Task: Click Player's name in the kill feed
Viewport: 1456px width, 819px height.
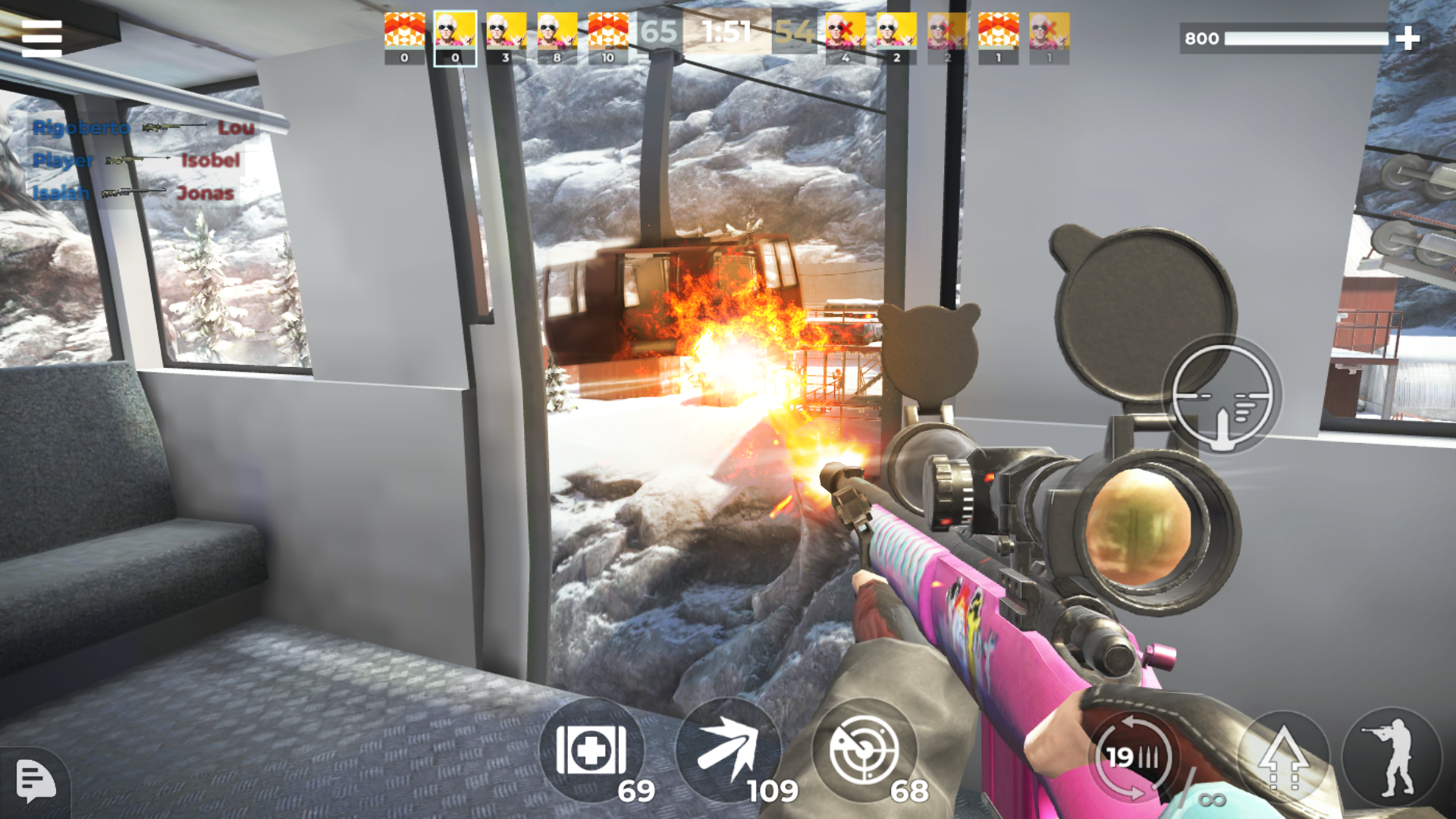Action: pos(62,161)
